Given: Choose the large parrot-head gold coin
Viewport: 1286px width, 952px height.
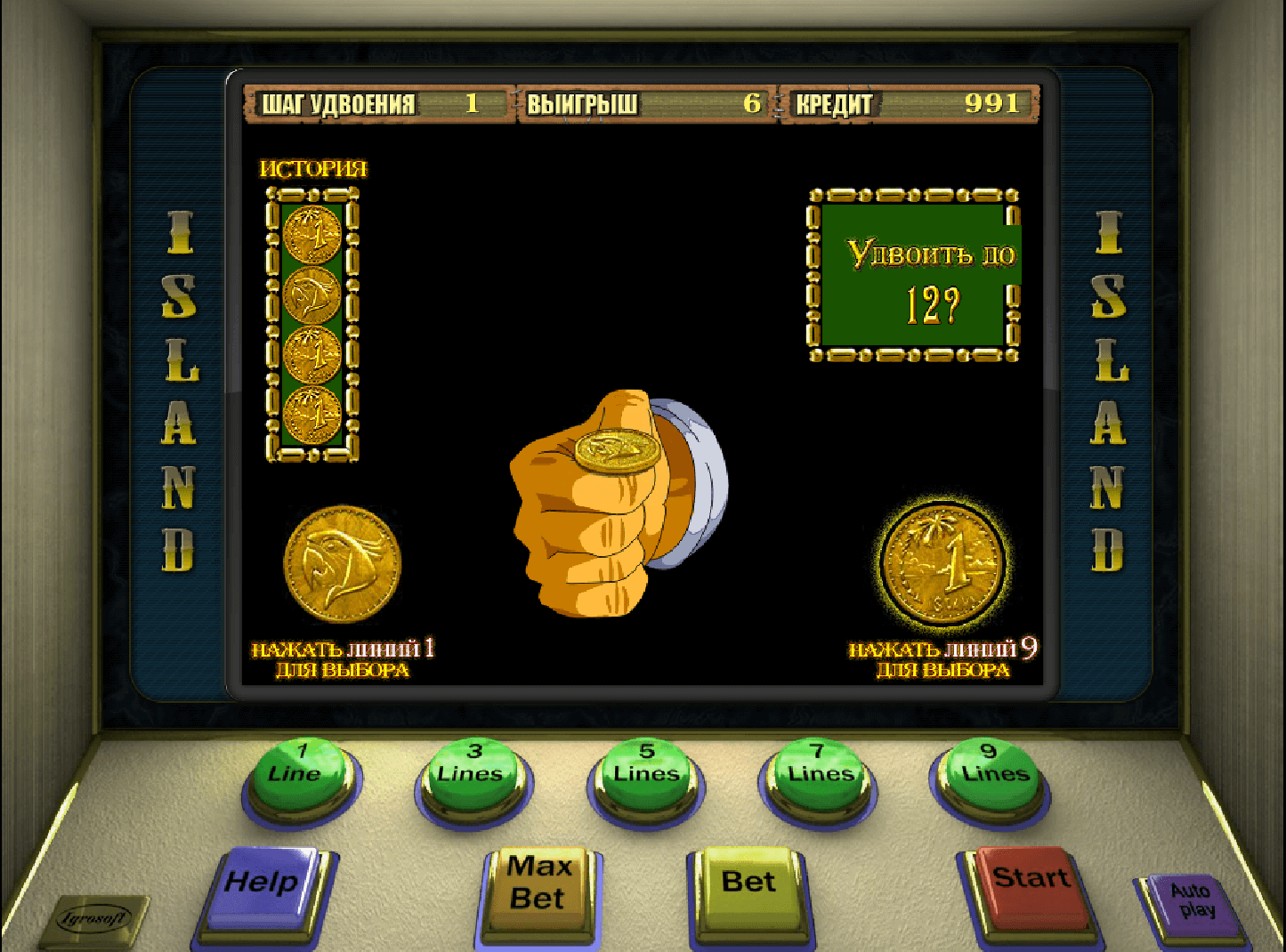Looking at the screenshot, I should 342,563.
